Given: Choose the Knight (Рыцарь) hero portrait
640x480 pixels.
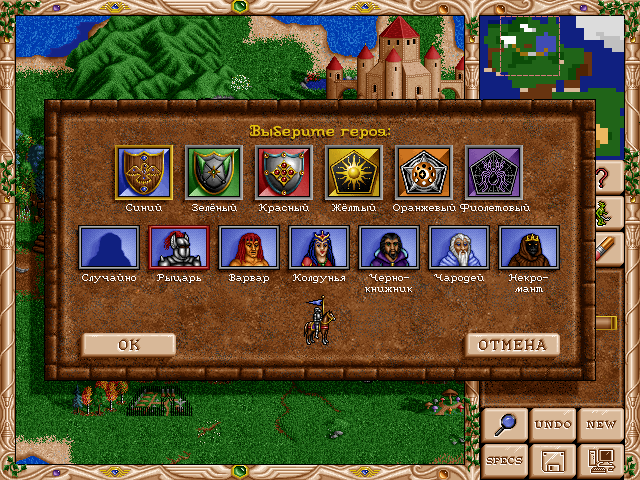Looking at the screenshot, I should 179,247.
